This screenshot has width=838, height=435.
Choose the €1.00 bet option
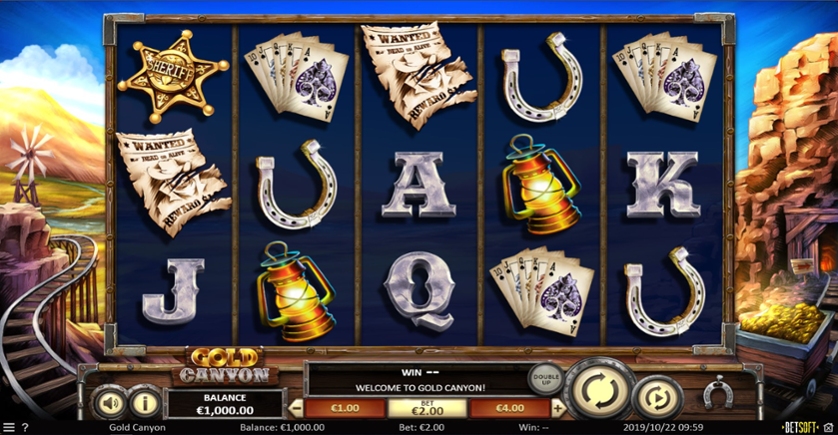(x=345, y=408)
